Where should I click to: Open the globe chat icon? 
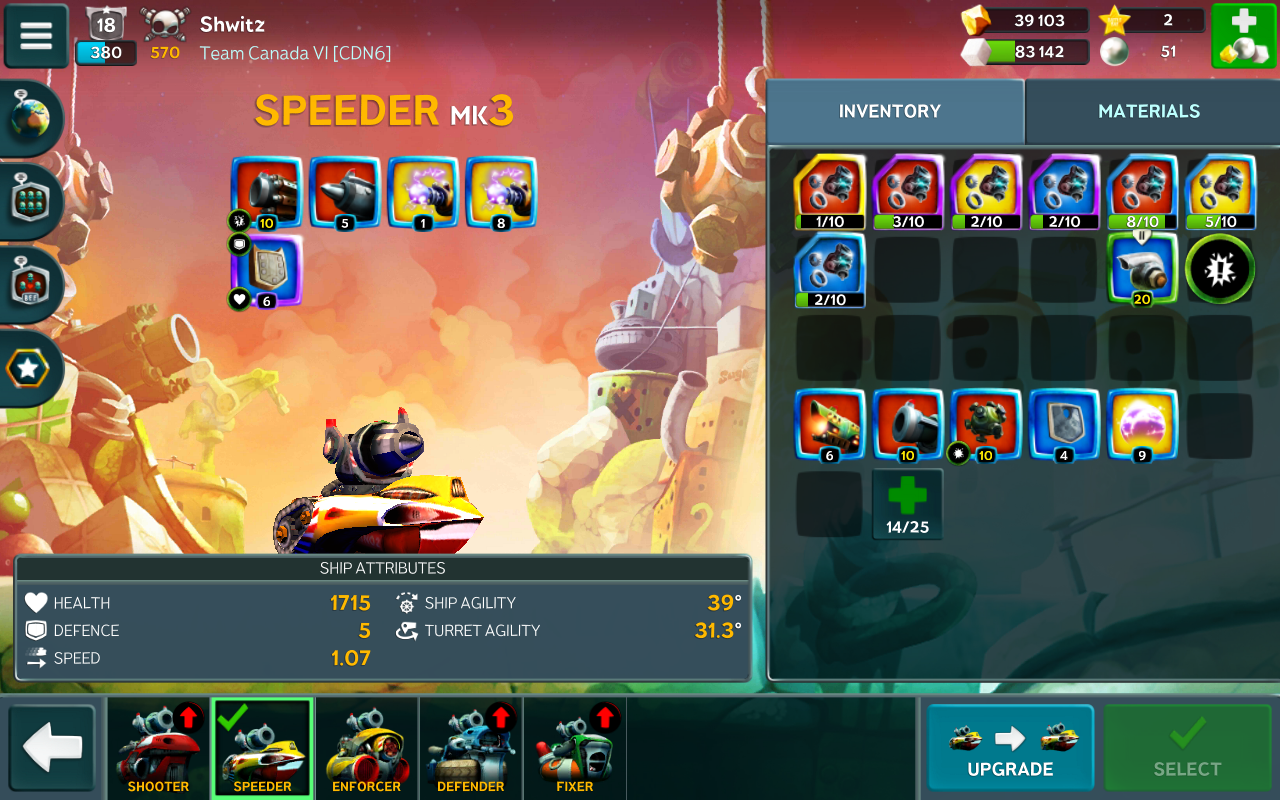tap(30, 119)
